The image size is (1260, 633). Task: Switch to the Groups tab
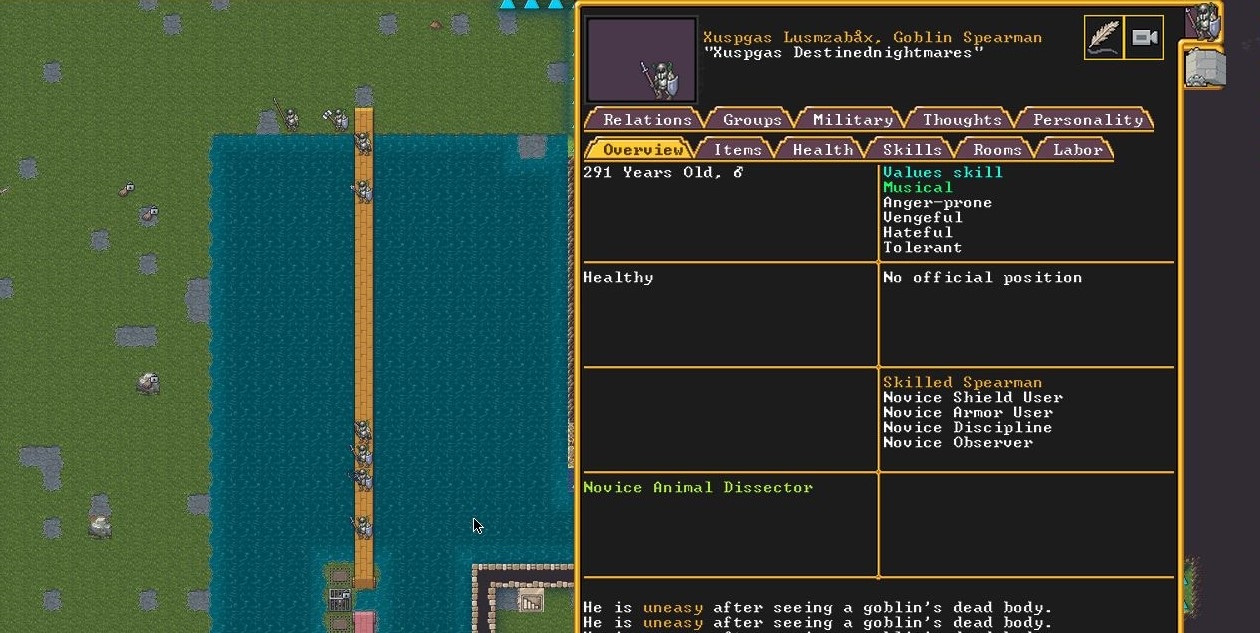tap(752, 119)
